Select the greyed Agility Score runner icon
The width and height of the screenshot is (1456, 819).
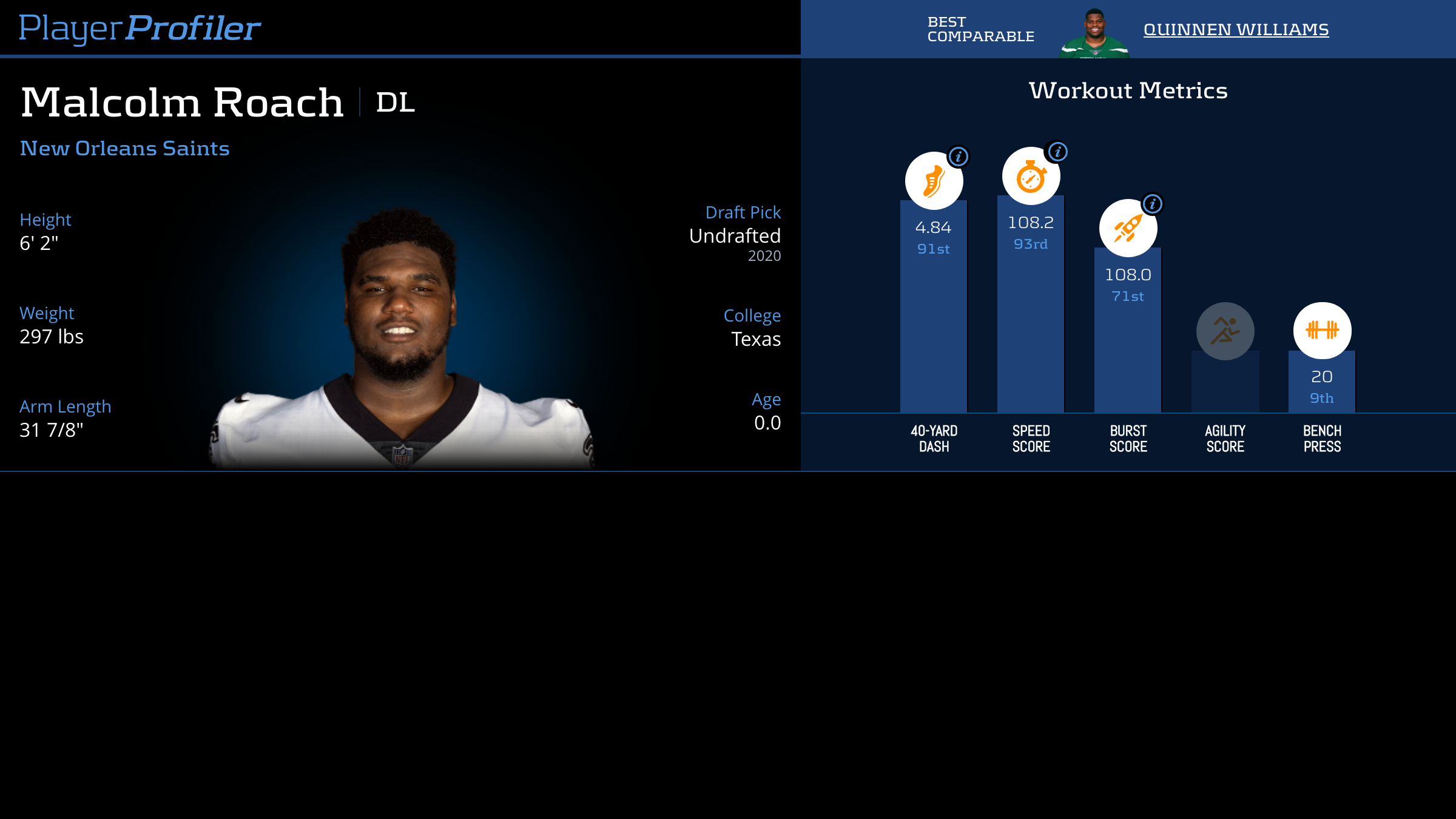pyautogui.click(x=1225, y=331)
